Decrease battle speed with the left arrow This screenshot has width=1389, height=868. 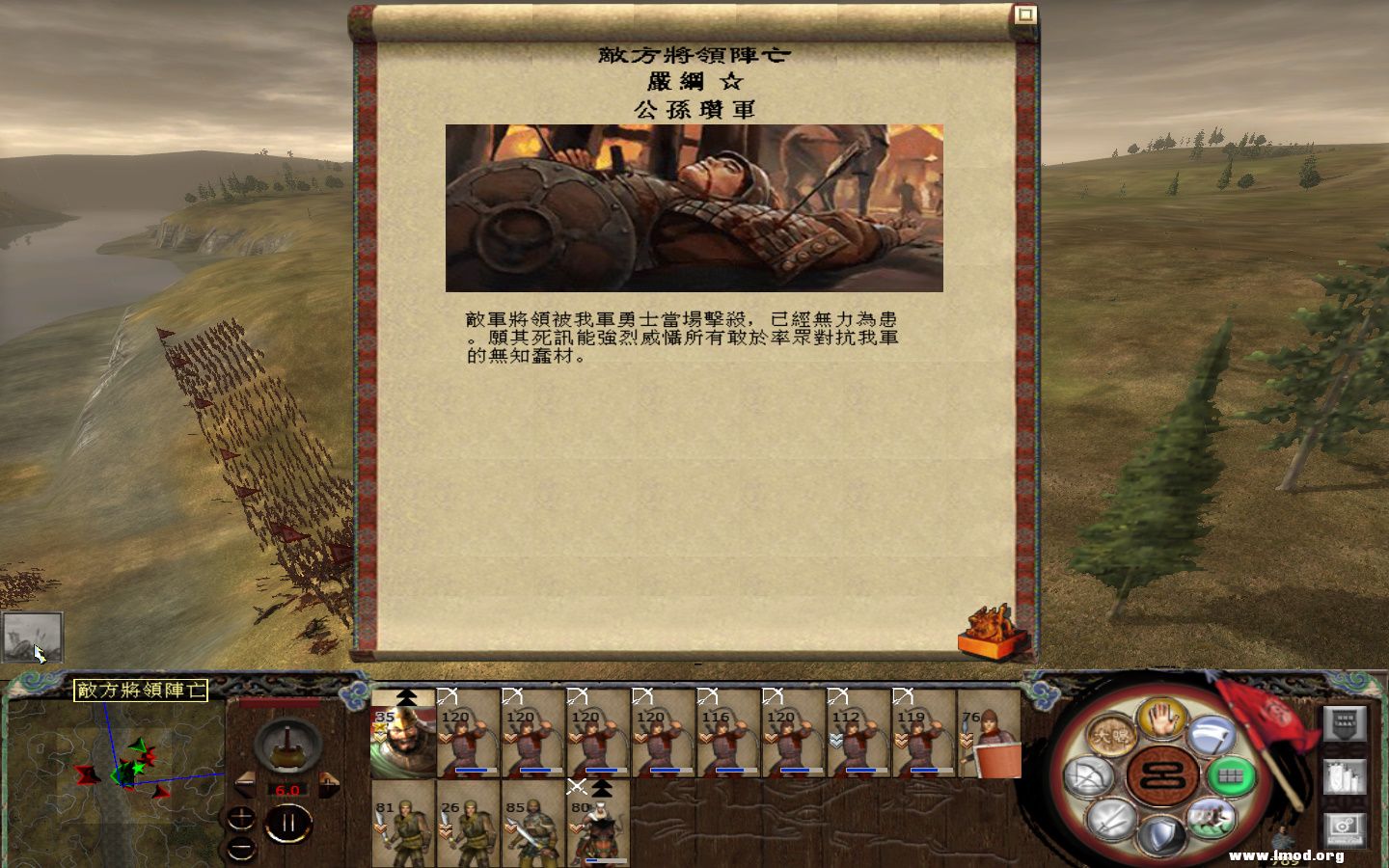(246, 783)
